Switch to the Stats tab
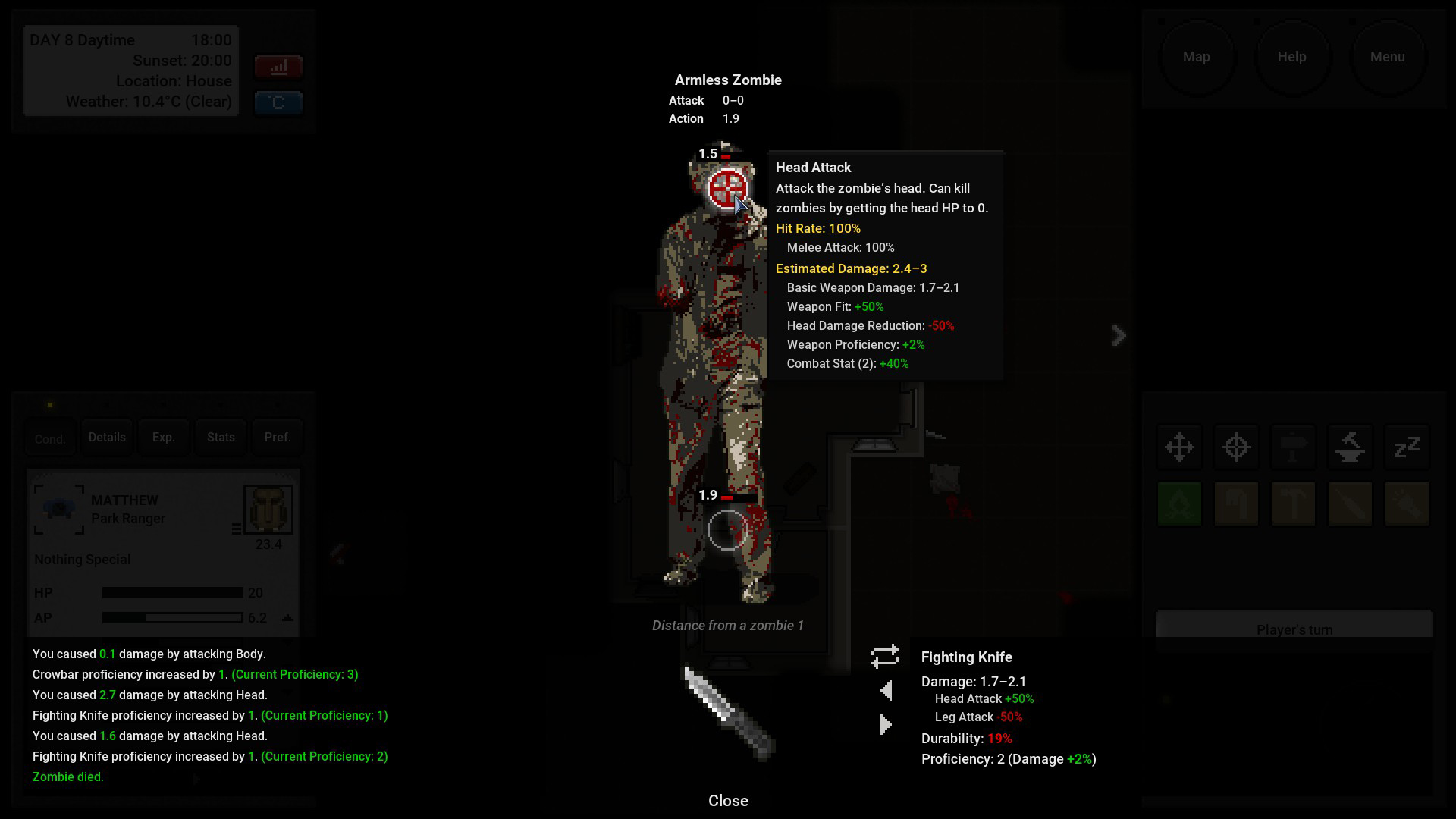 [220, 437]
